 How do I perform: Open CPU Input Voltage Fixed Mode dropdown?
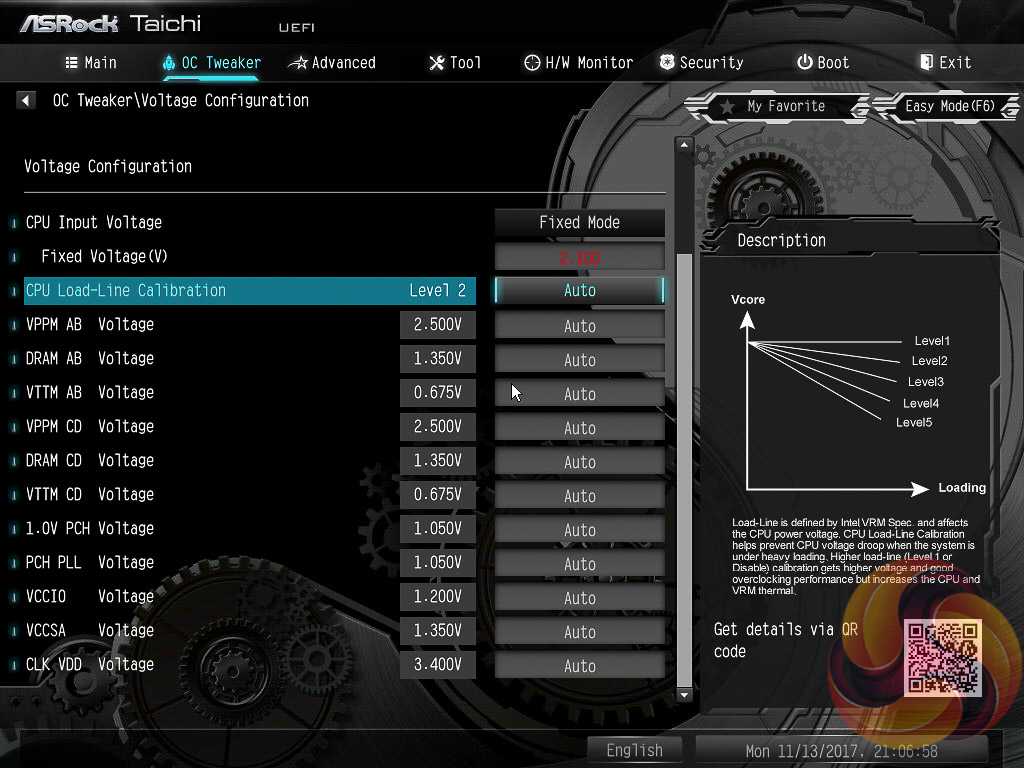(580, 223)
